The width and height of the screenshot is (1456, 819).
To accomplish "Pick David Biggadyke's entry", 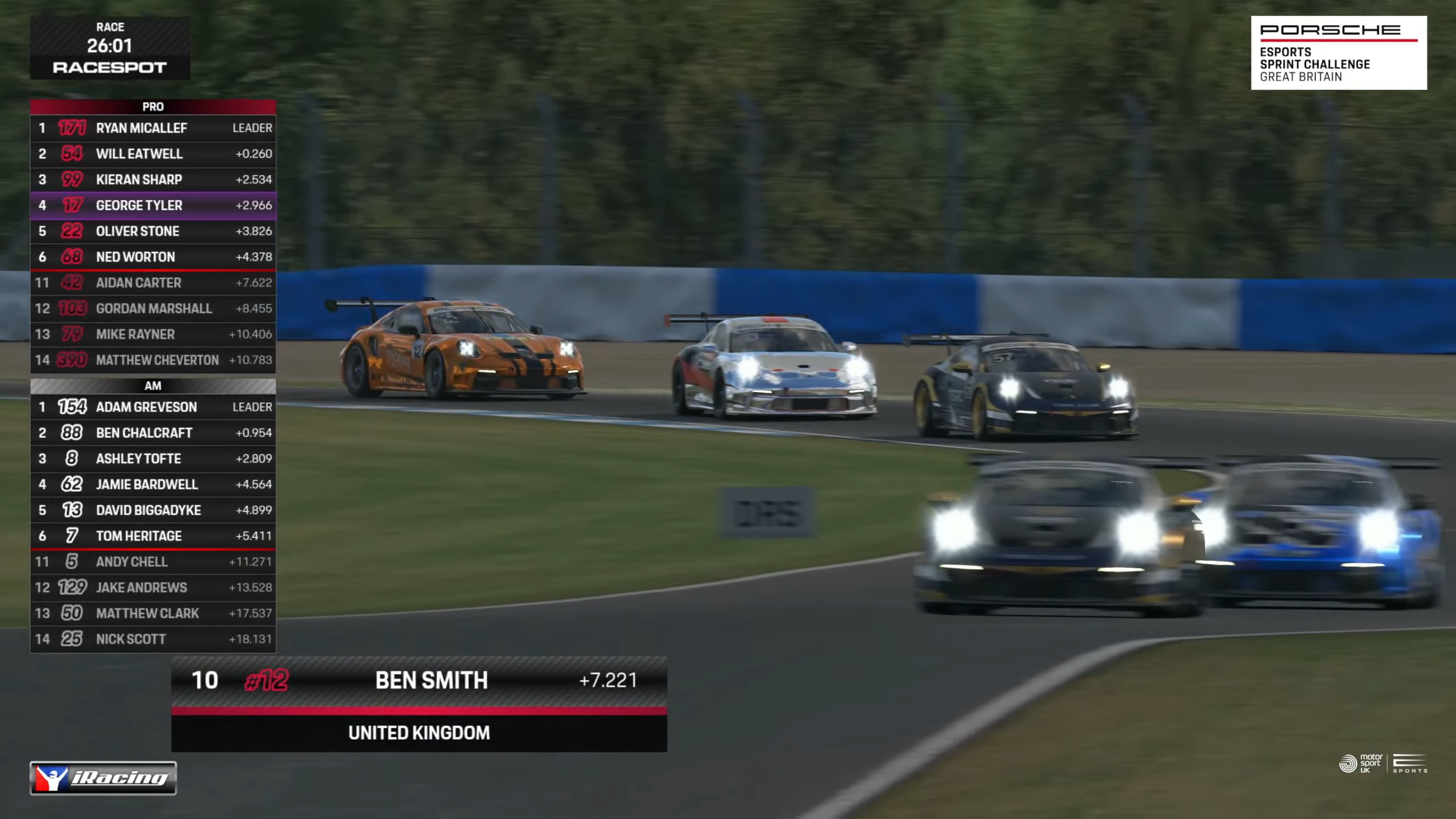I will [152, 510].
